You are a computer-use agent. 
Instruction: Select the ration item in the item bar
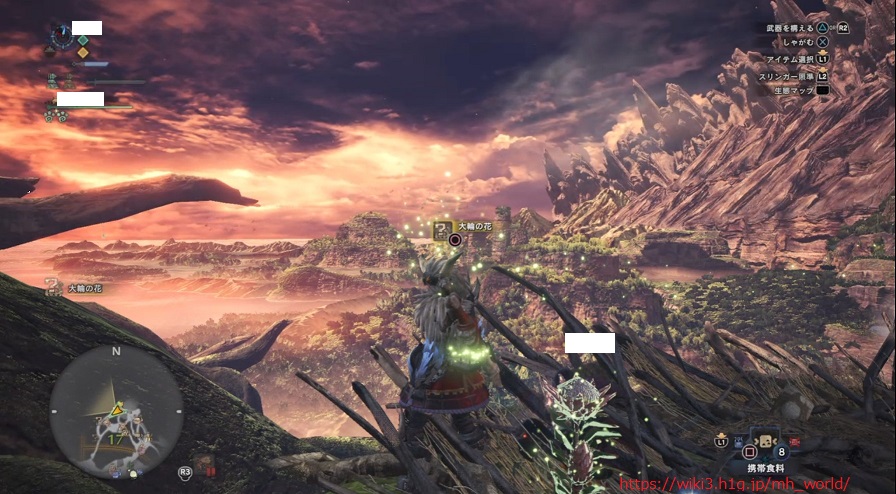coord(764,441)
